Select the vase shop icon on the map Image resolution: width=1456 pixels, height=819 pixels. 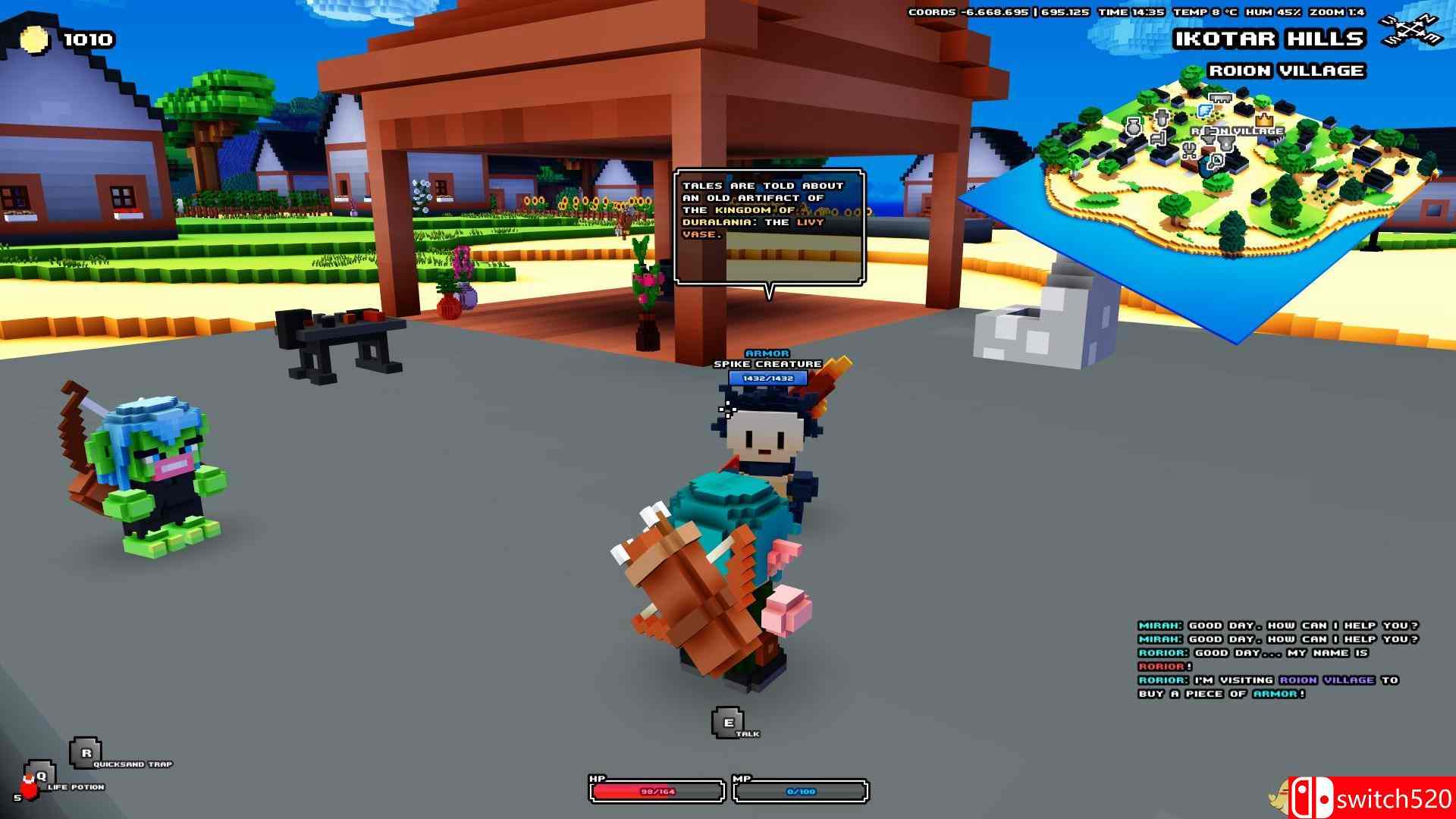tap(1133, 127)
